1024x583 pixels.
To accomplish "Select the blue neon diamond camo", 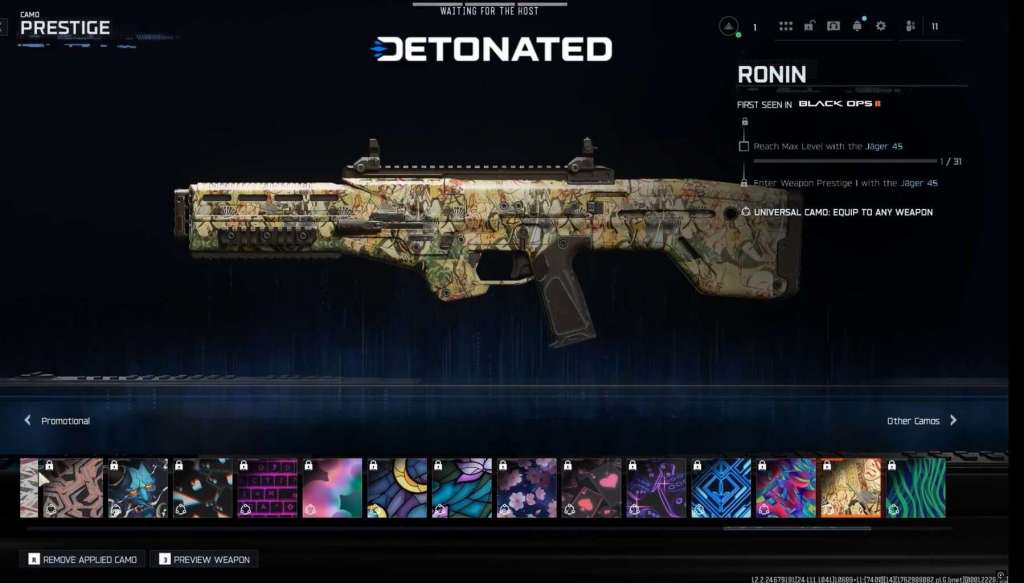I will (x=721, y=488).
